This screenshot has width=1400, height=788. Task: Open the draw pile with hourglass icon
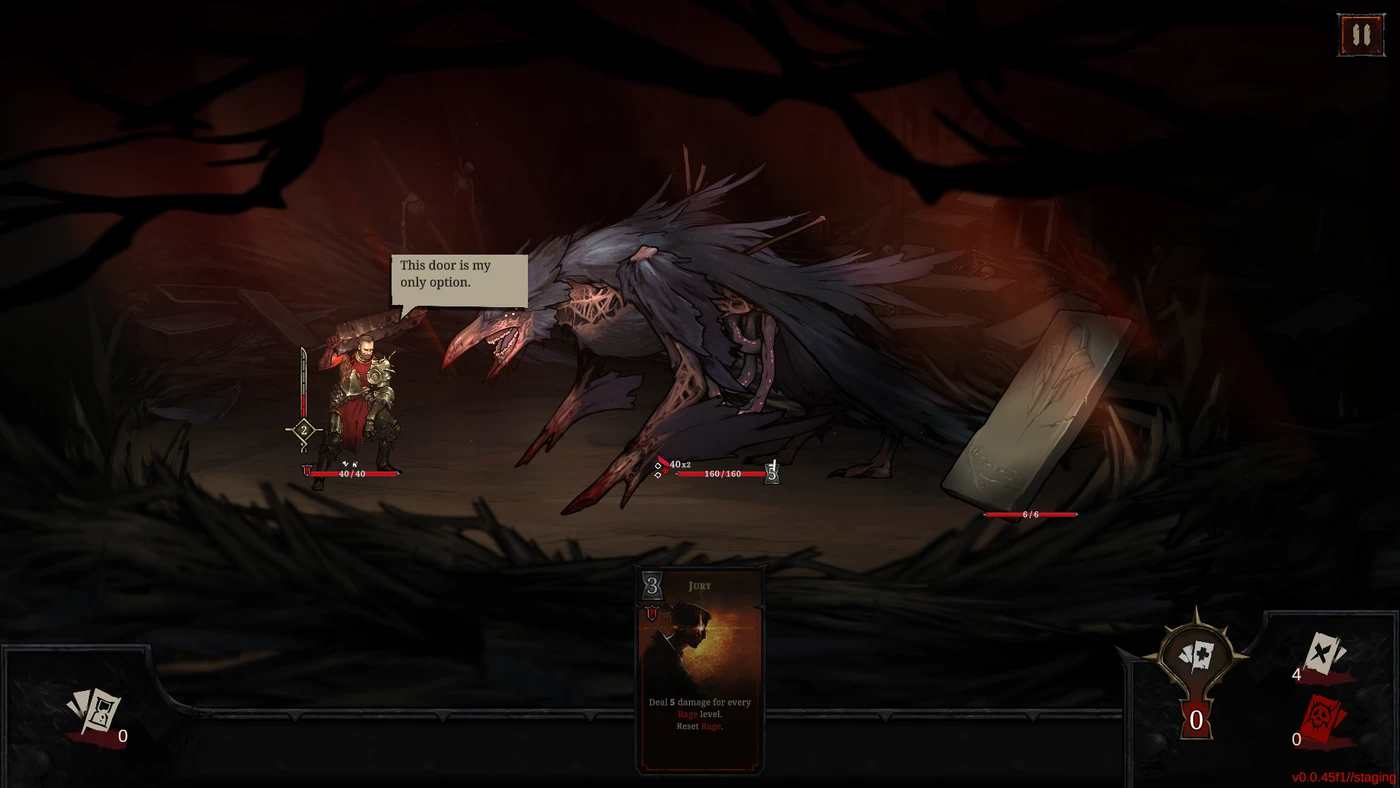[94, 713]
